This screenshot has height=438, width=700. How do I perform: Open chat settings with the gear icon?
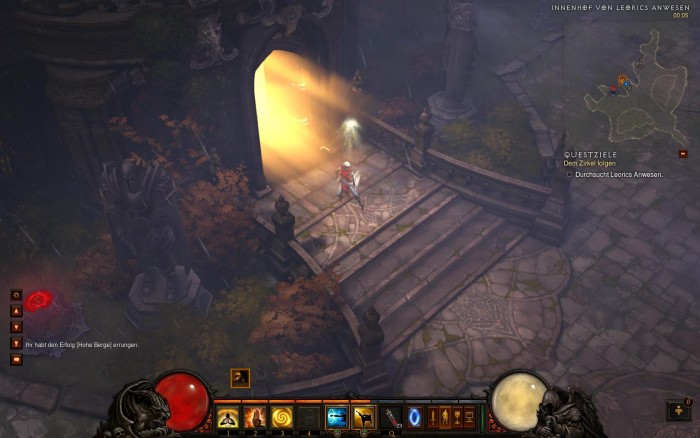click(x=16, y=295)
